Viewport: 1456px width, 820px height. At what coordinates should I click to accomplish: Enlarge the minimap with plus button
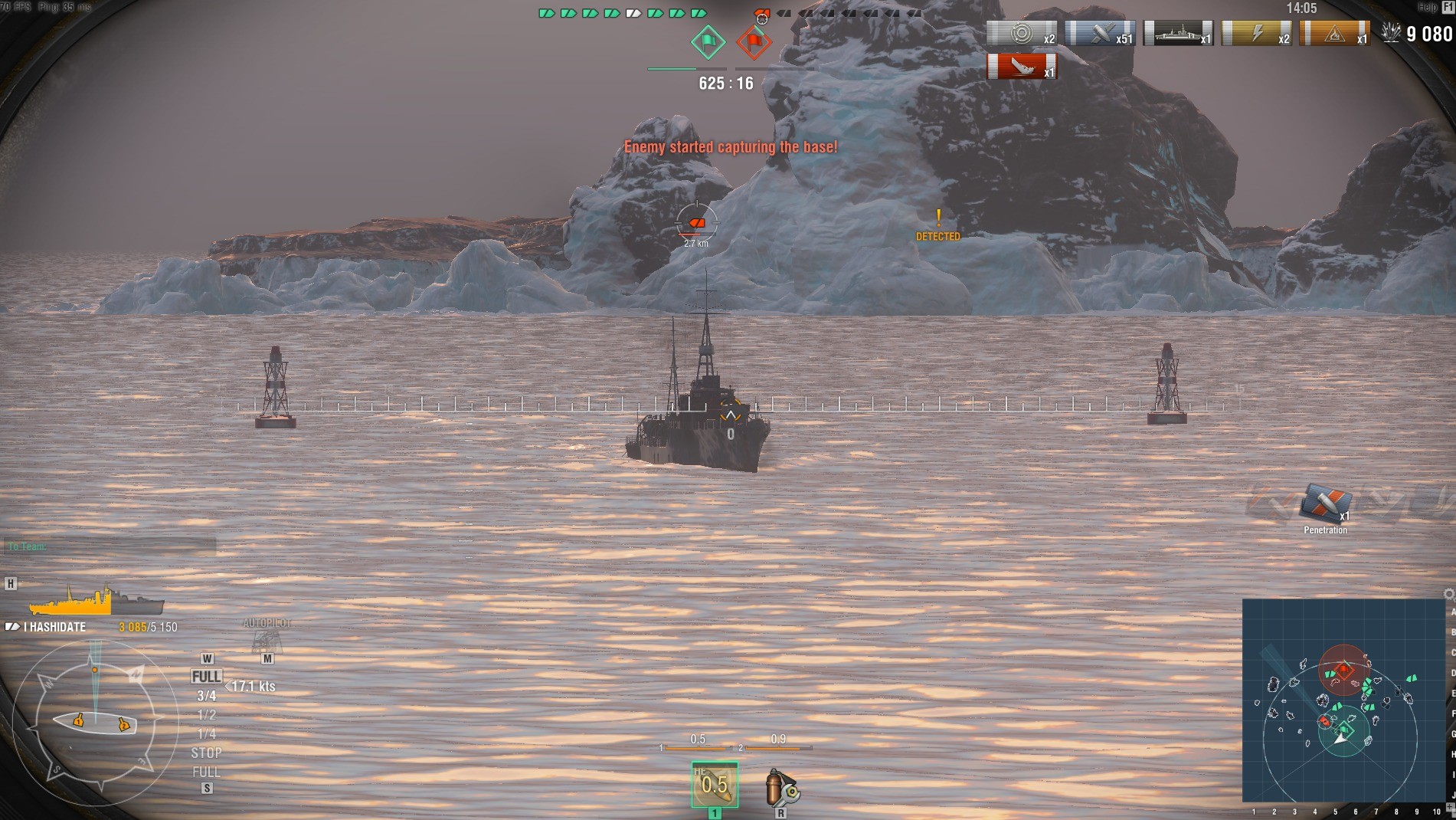[x=1450, y=808]
